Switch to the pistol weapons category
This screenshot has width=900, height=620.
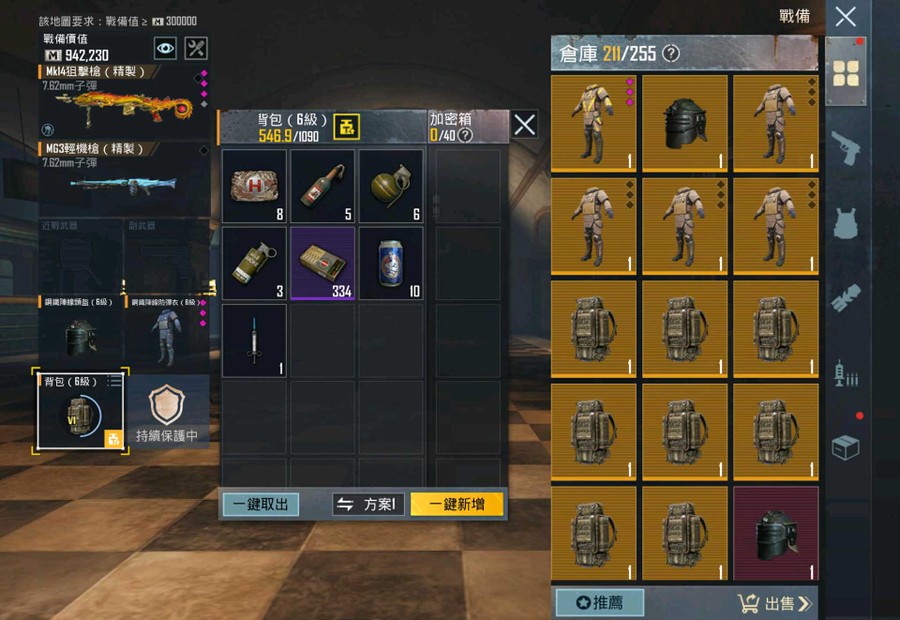tap(846, 147)
